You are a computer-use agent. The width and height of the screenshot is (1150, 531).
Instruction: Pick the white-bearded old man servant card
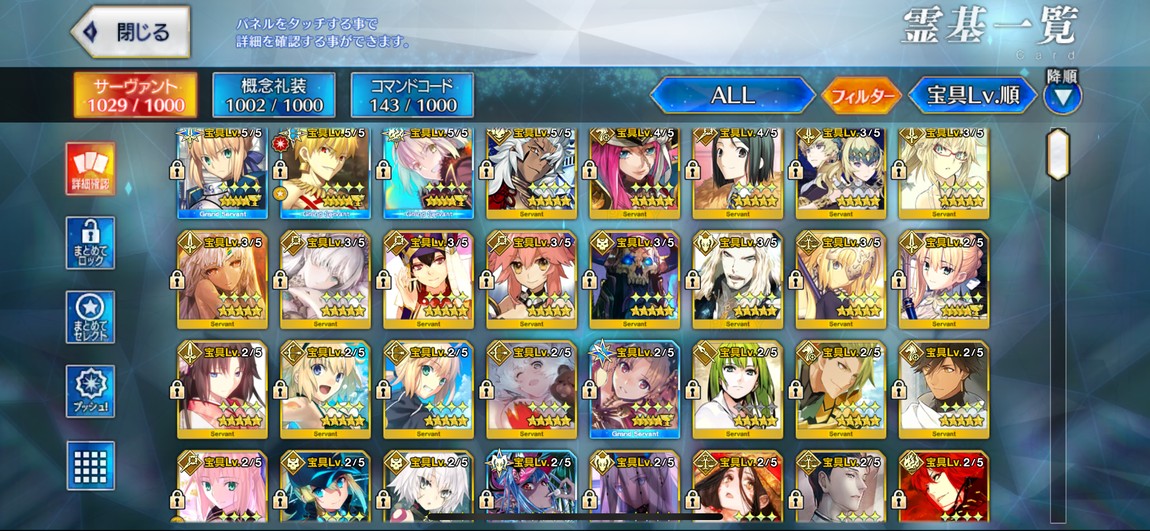[x=737, y=280]
